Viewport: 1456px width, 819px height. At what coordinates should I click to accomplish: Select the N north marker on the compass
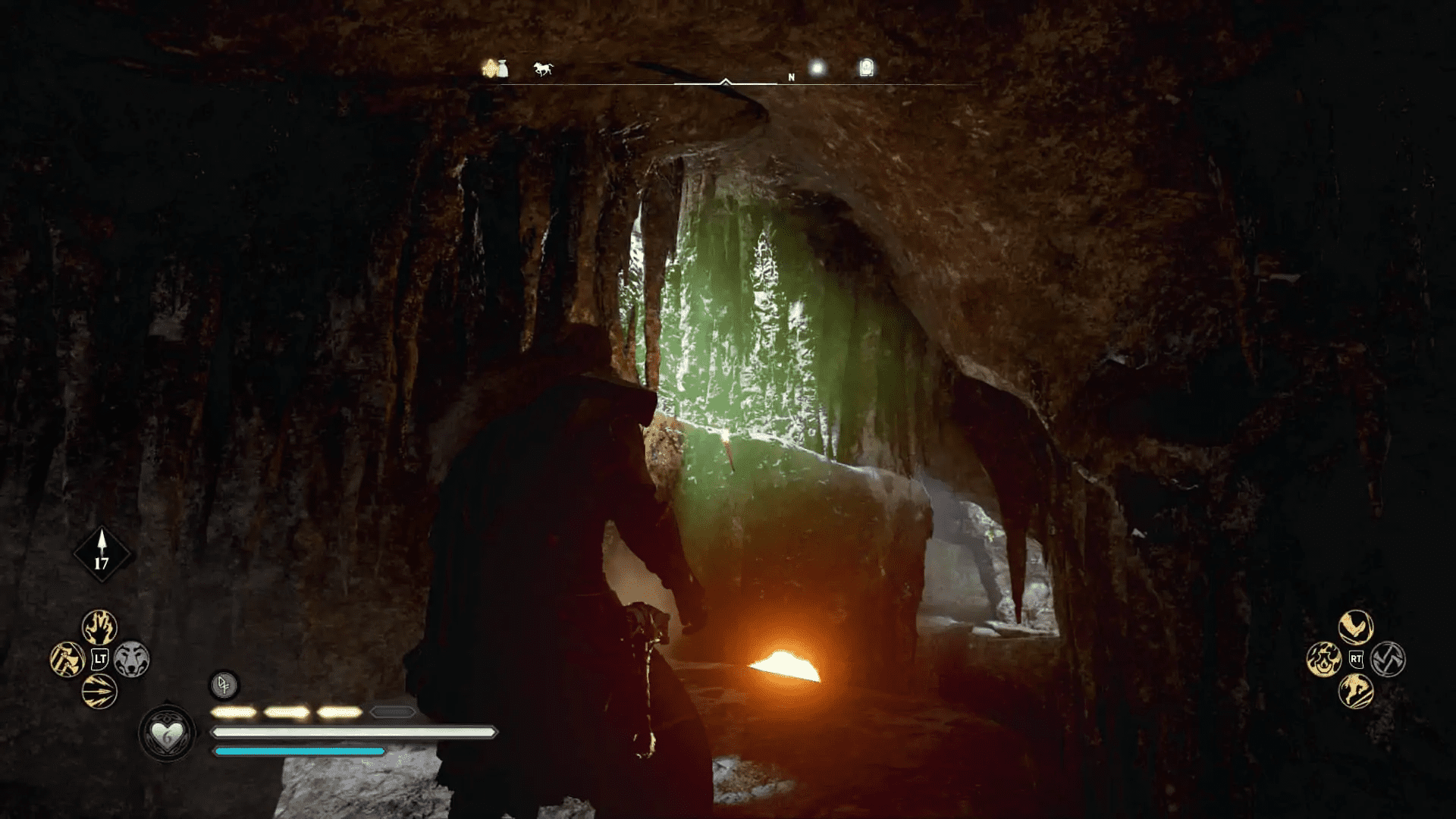[x=792, y=77]
